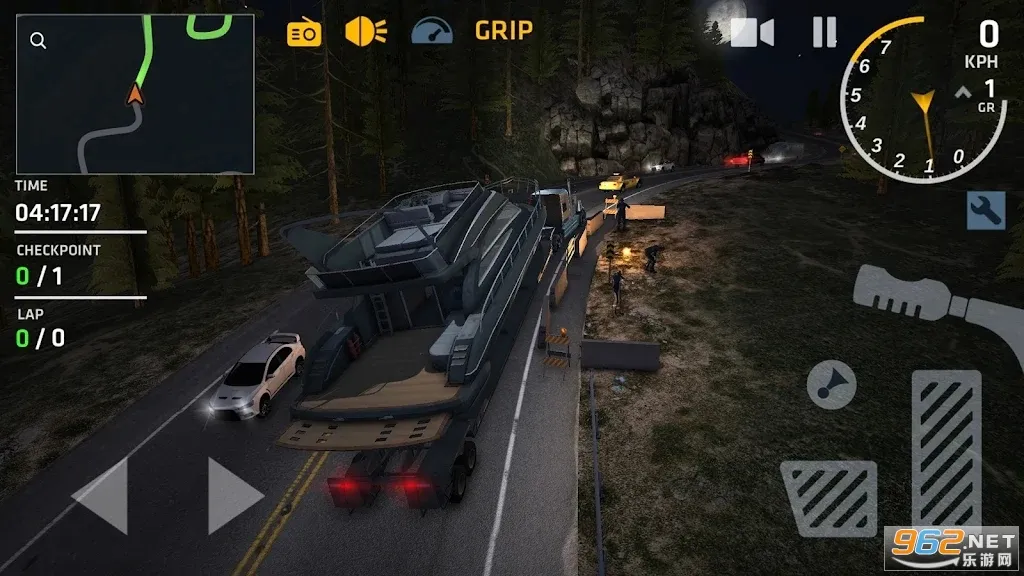This screenshot has height=576, width=1024.
Task: Open the wrench repair button
Action: (985, 210)
